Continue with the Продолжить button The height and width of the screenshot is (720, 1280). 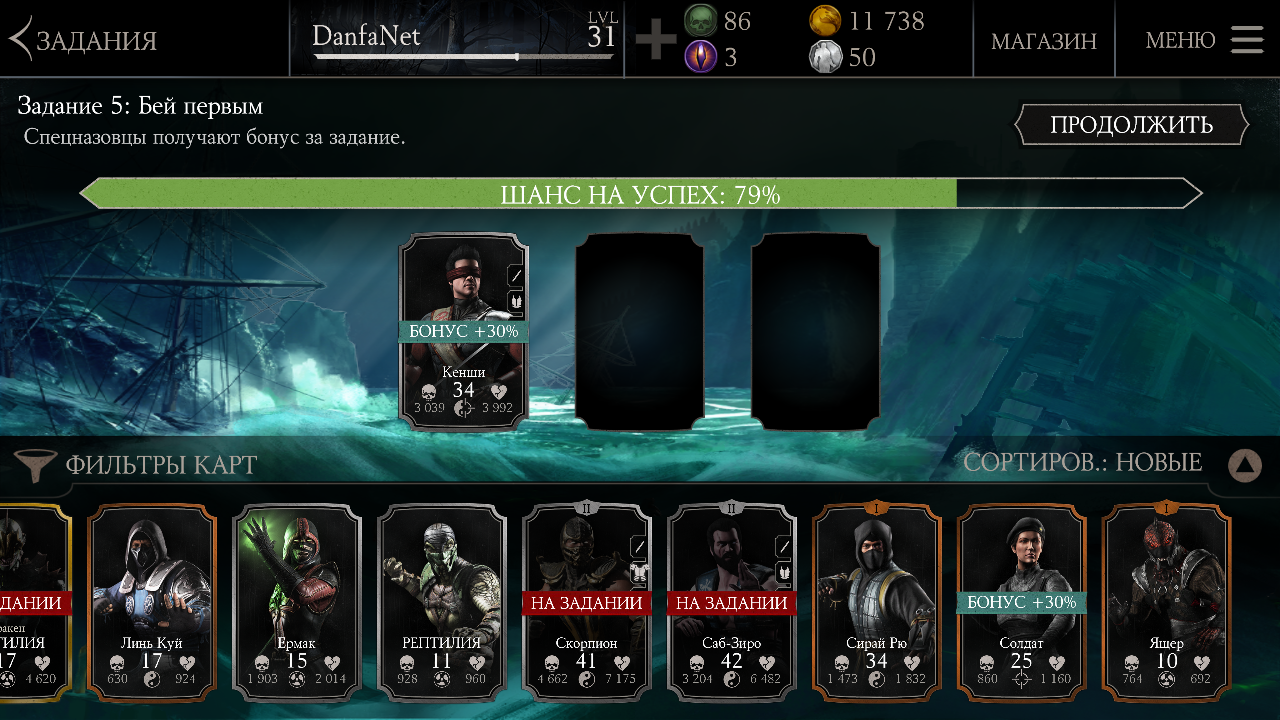pyautogui.click(x=1131, y=125)
